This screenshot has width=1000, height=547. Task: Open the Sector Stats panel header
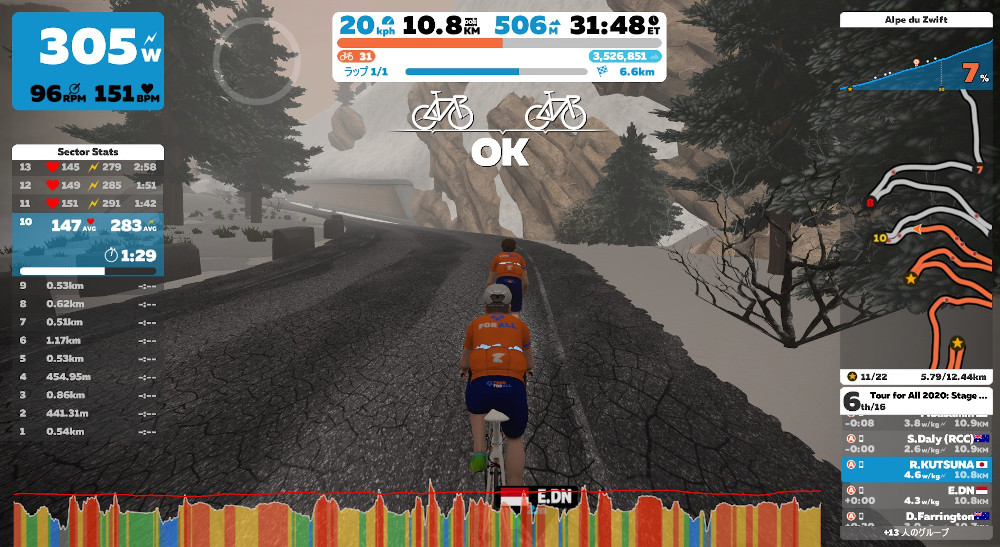[x=88, y=151]
